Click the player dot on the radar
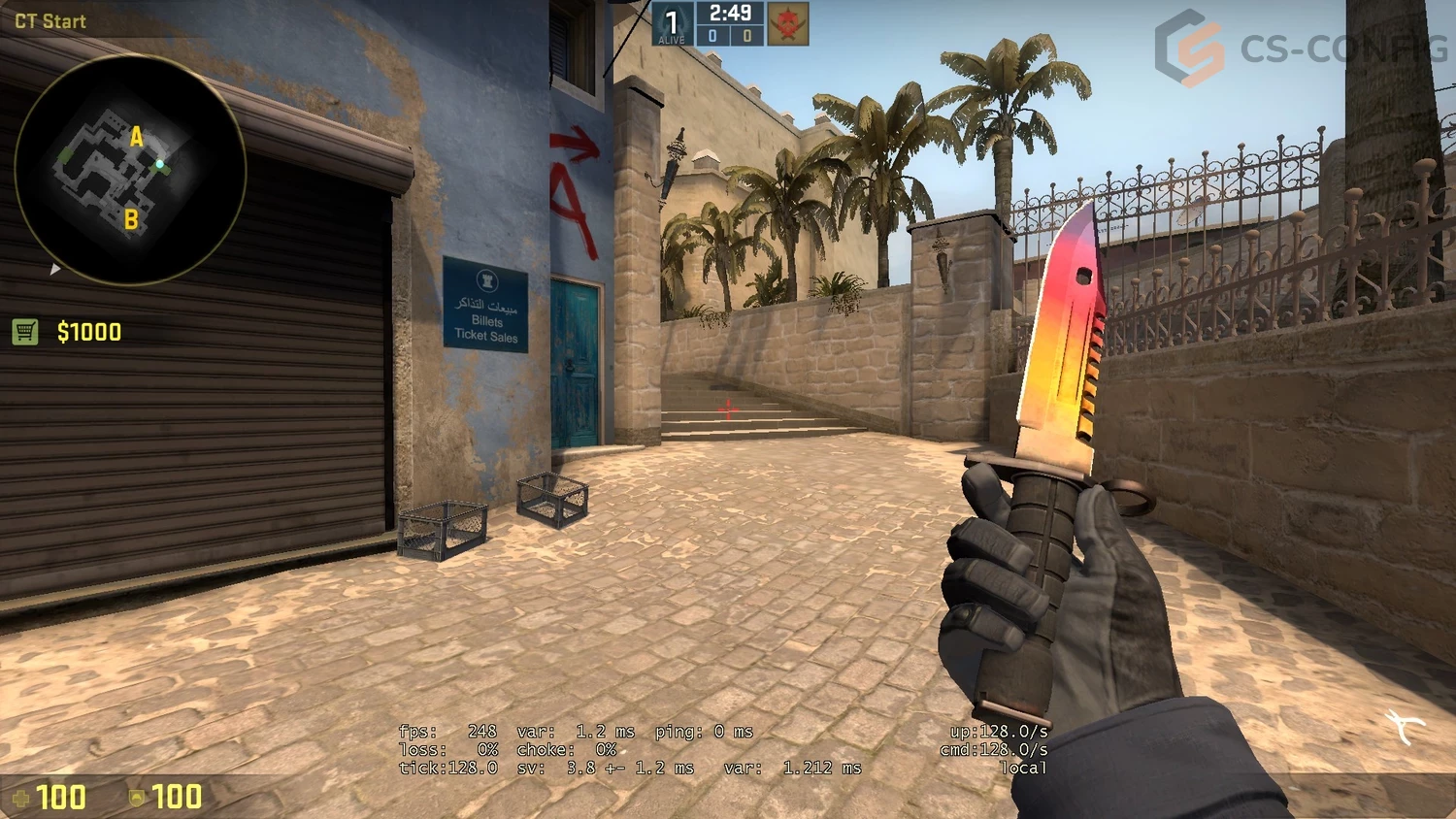The image size is (1456, 819). 160,165
